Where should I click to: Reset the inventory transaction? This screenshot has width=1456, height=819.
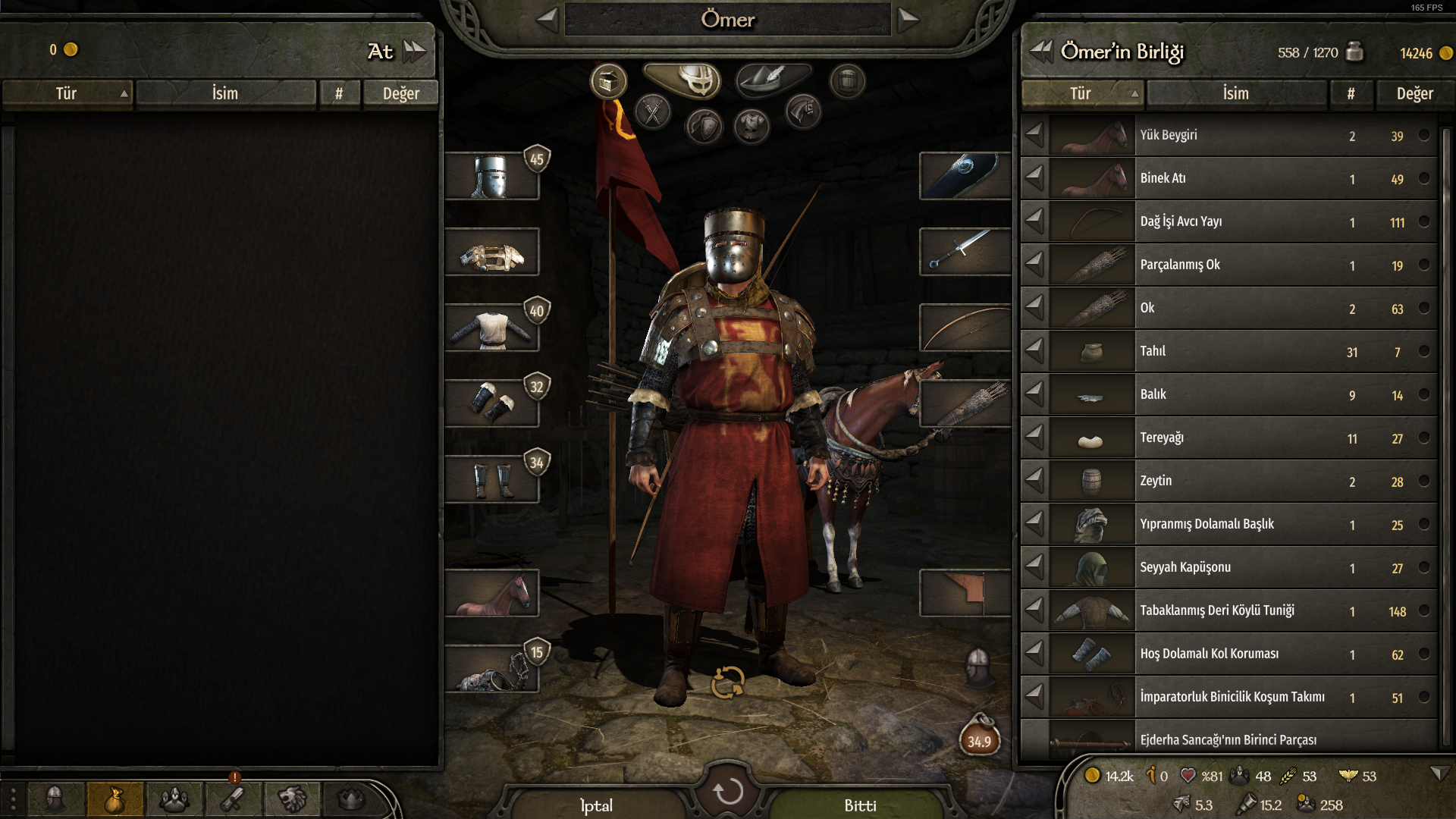coord(728,792)
